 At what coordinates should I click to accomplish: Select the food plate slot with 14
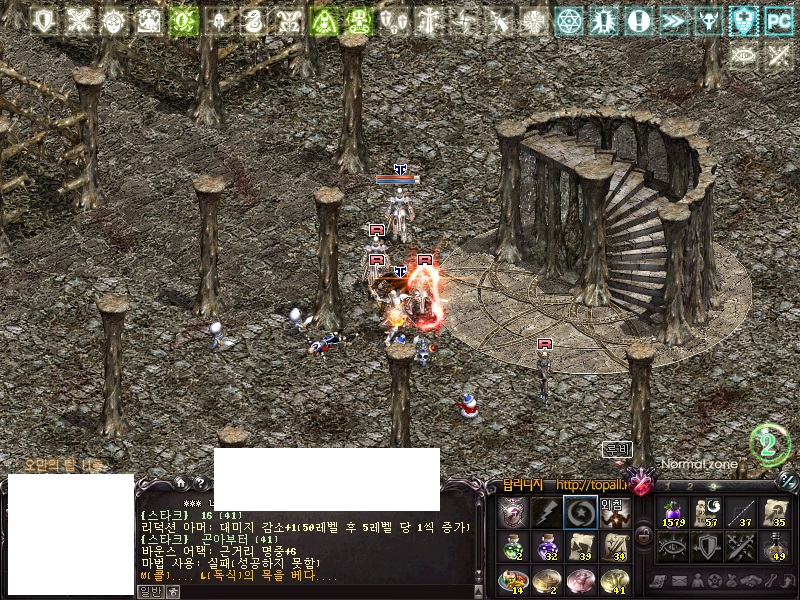click(513, 579)
